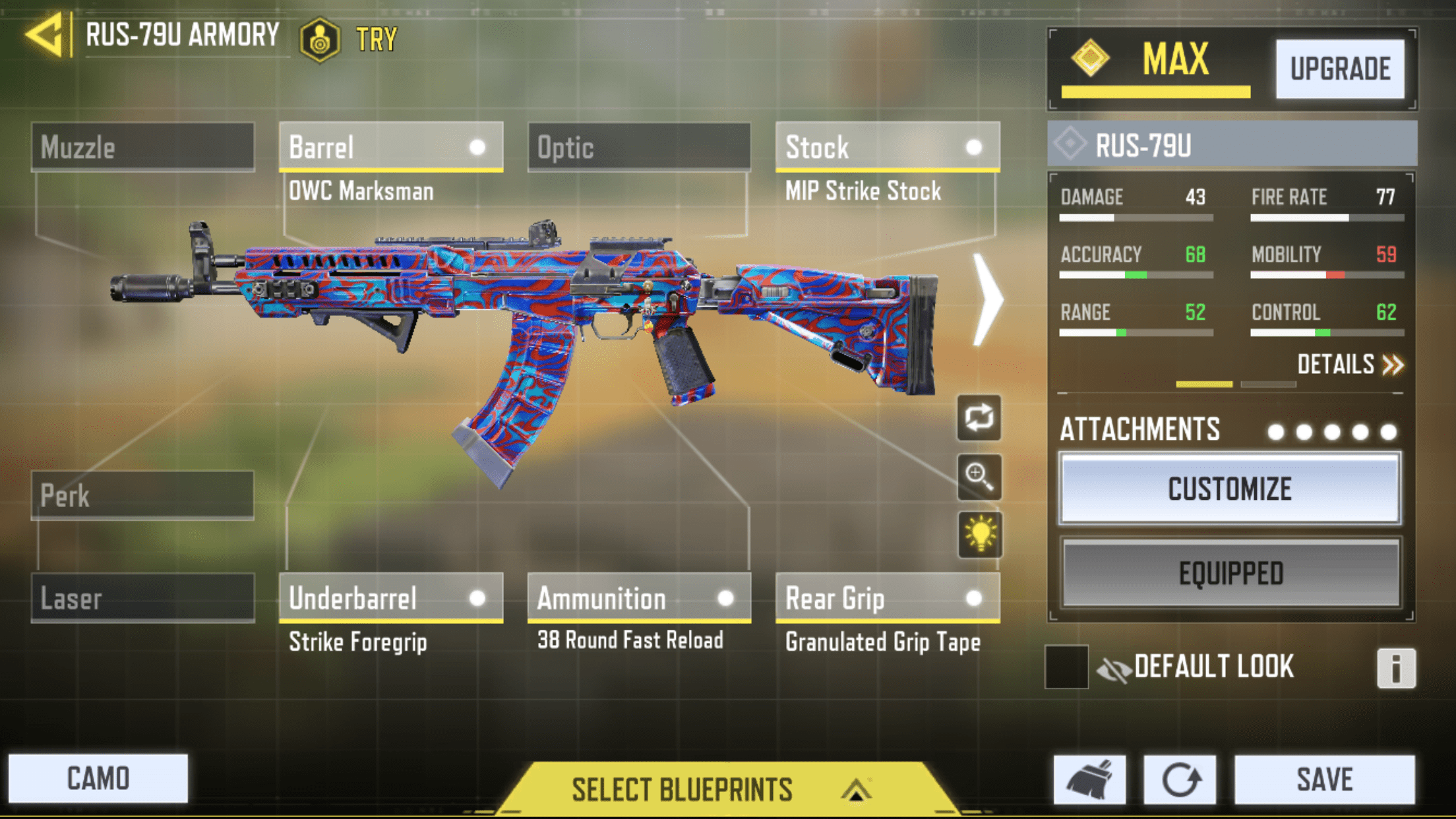Screen dimensions: 1456x819
Task: Expand the Select Blueprints panel
Action: (719, 789)
